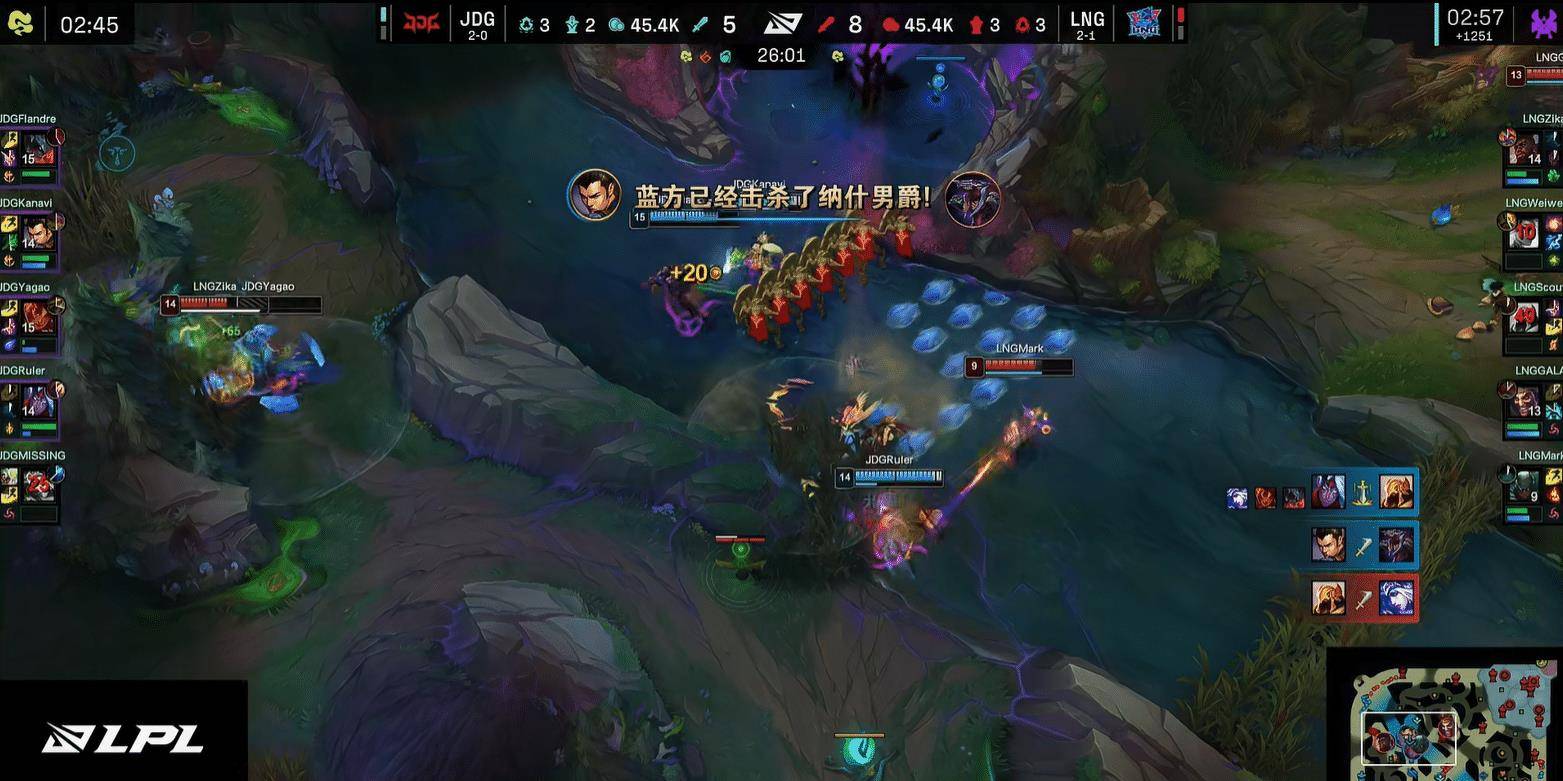Select the kill feed entry with anchor icon
This screenshot has width=1563, height=781.
1362,492
